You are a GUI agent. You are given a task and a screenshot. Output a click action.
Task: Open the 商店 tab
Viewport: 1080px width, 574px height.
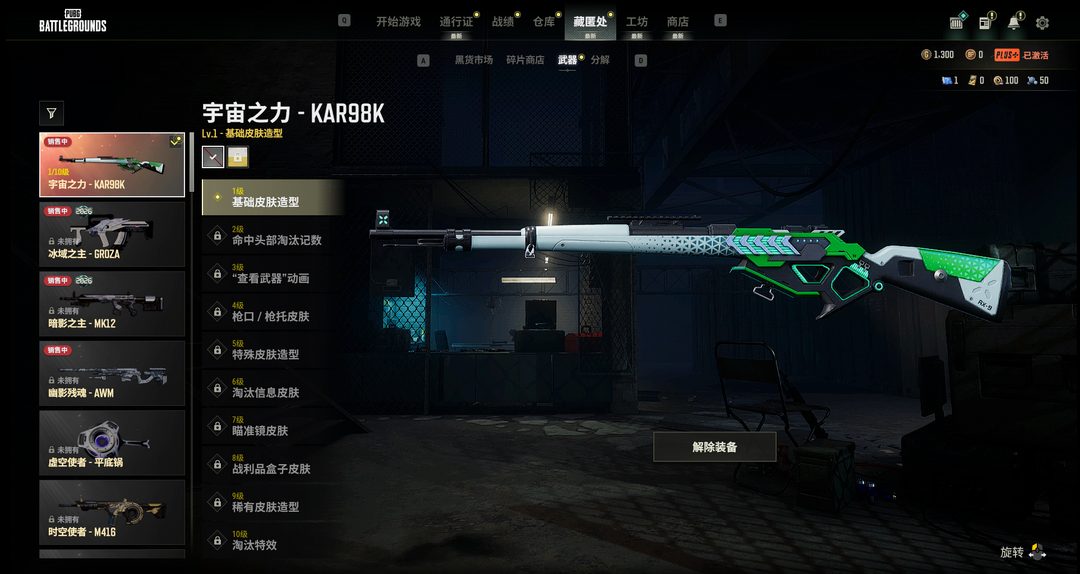(678, 21)
